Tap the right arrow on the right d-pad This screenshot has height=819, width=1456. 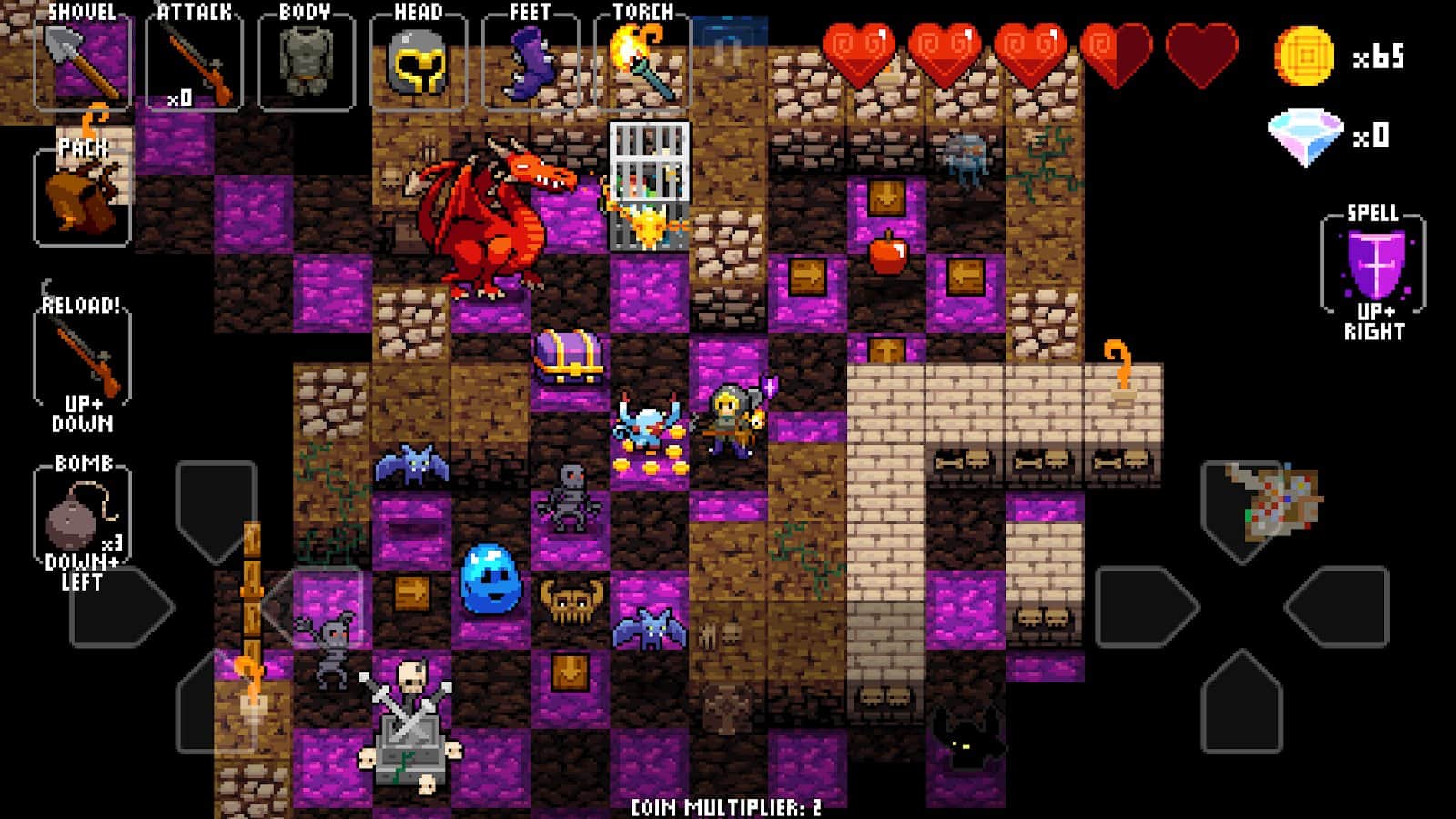(1338, 607)
